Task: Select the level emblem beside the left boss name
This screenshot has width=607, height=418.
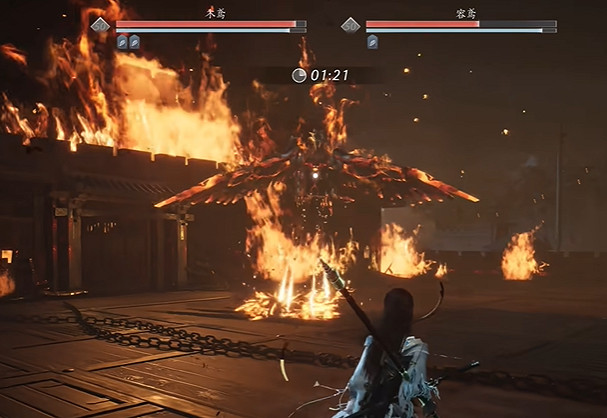Action: [x=100, y=25]
